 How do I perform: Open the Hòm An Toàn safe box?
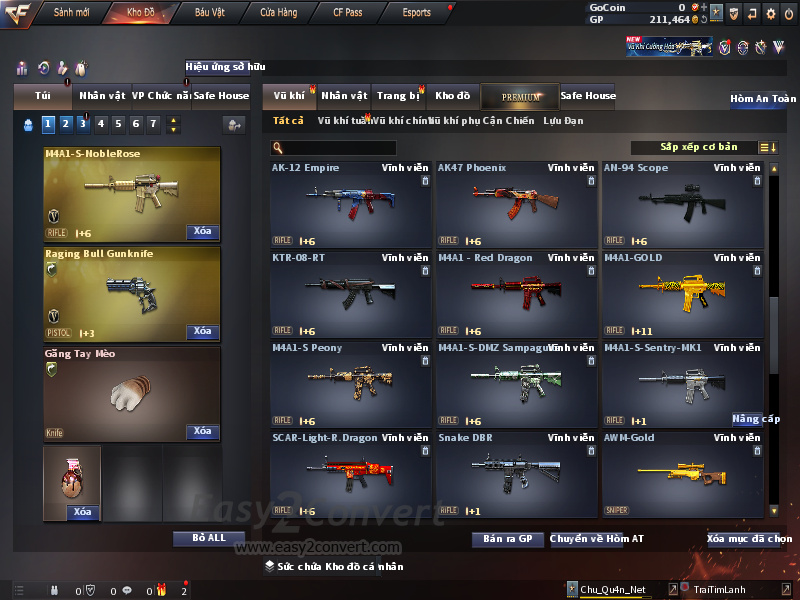click(763, 99)
